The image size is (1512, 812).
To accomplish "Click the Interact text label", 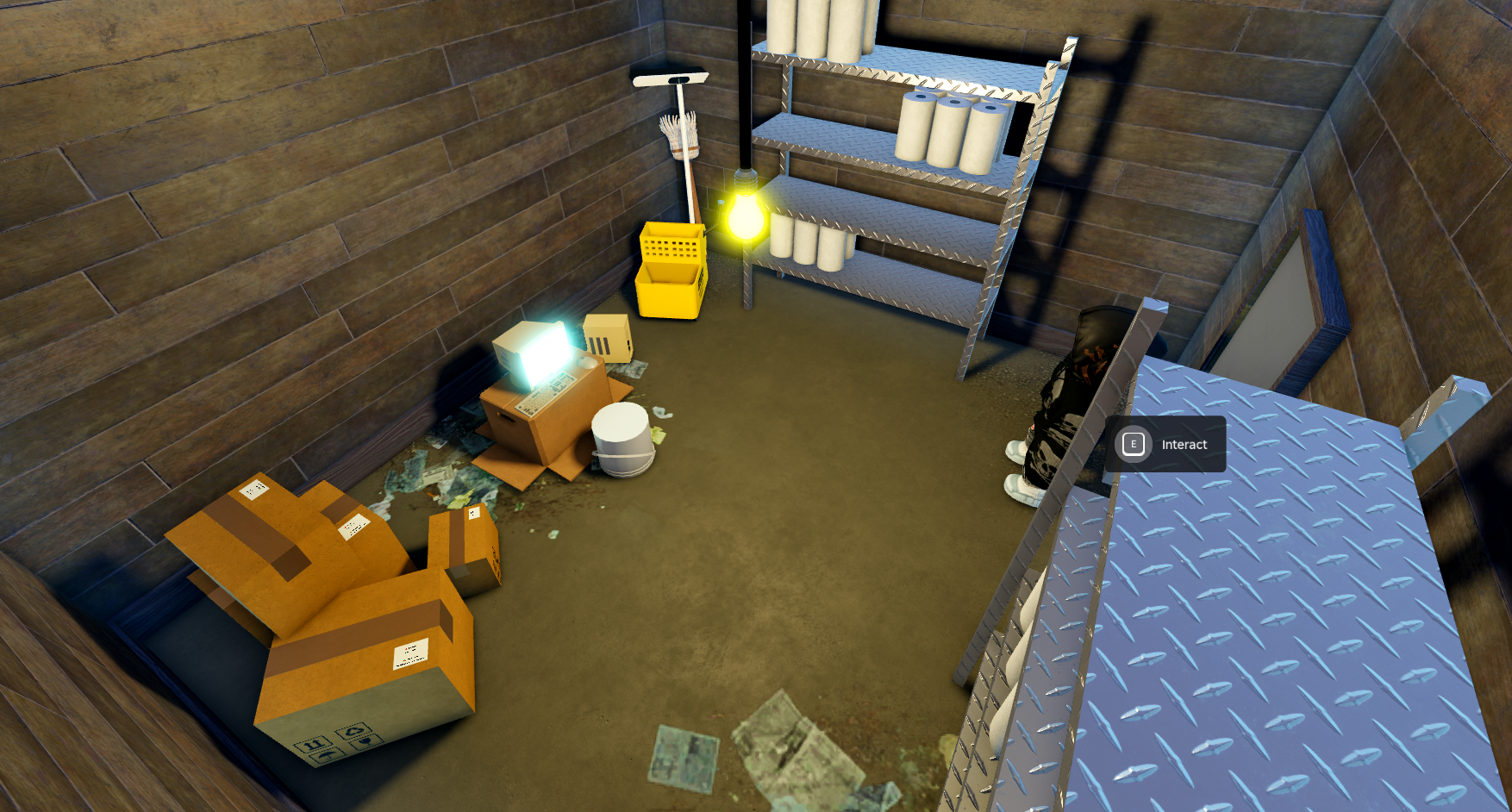I will 1185,445.
